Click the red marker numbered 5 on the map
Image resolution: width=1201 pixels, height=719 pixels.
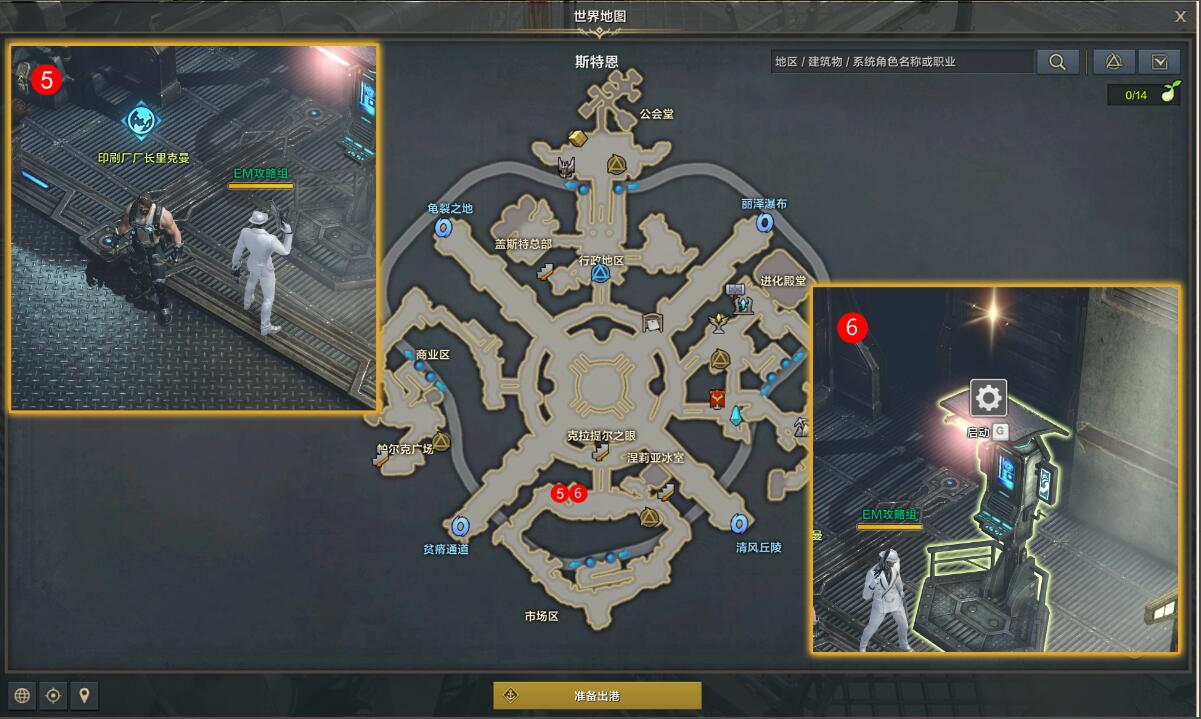point(560,493)
